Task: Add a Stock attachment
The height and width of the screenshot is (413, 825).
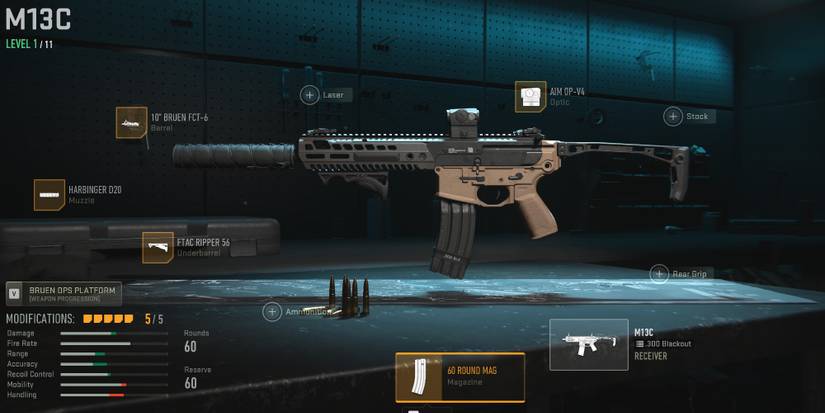Action: 674,116
